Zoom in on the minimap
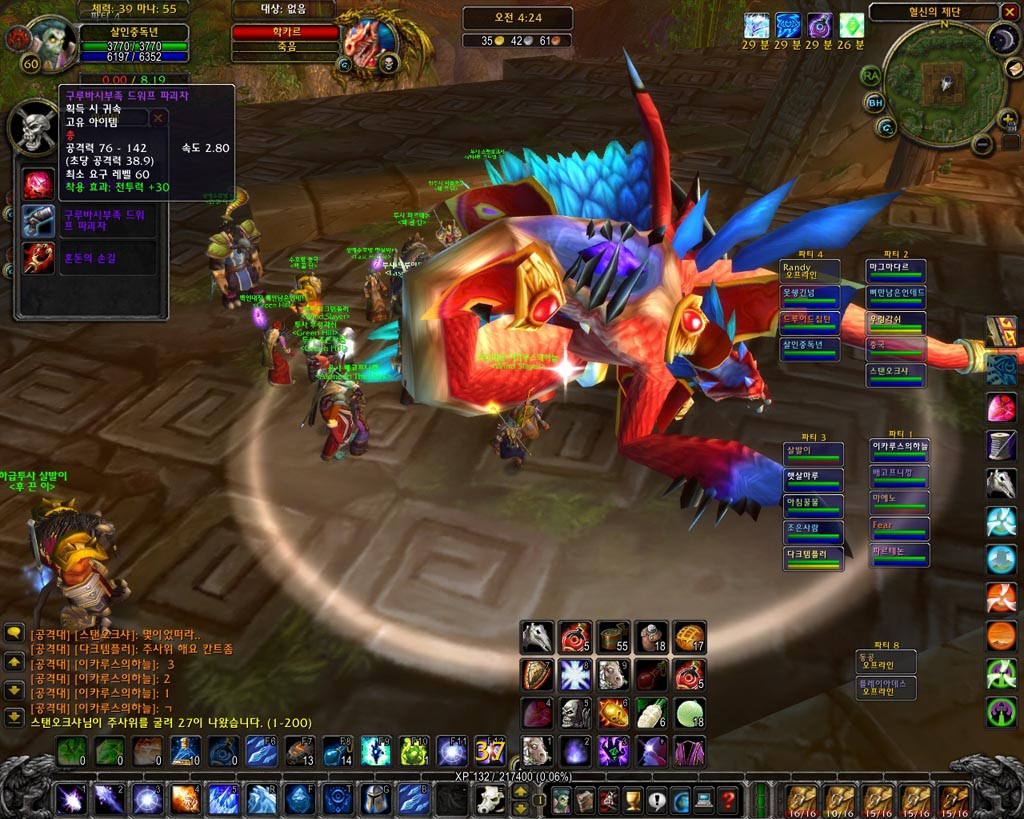Viewport: 1024px width, 819px height. 1008,120
